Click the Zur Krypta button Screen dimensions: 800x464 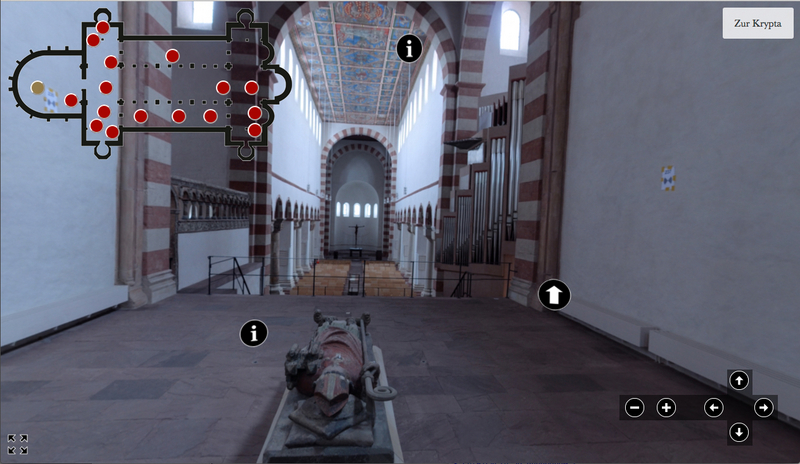tap(757, 23)
